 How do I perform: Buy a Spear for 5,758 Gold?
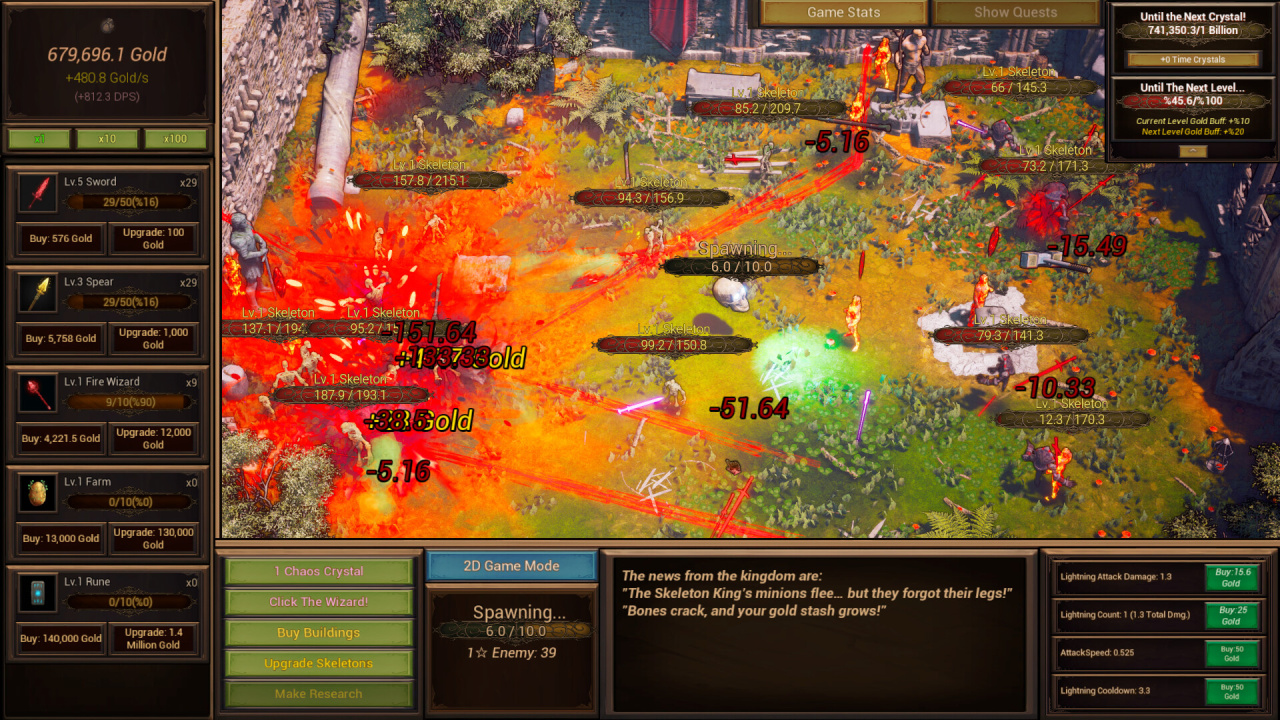pyautogui.click(x=60, y=339)
